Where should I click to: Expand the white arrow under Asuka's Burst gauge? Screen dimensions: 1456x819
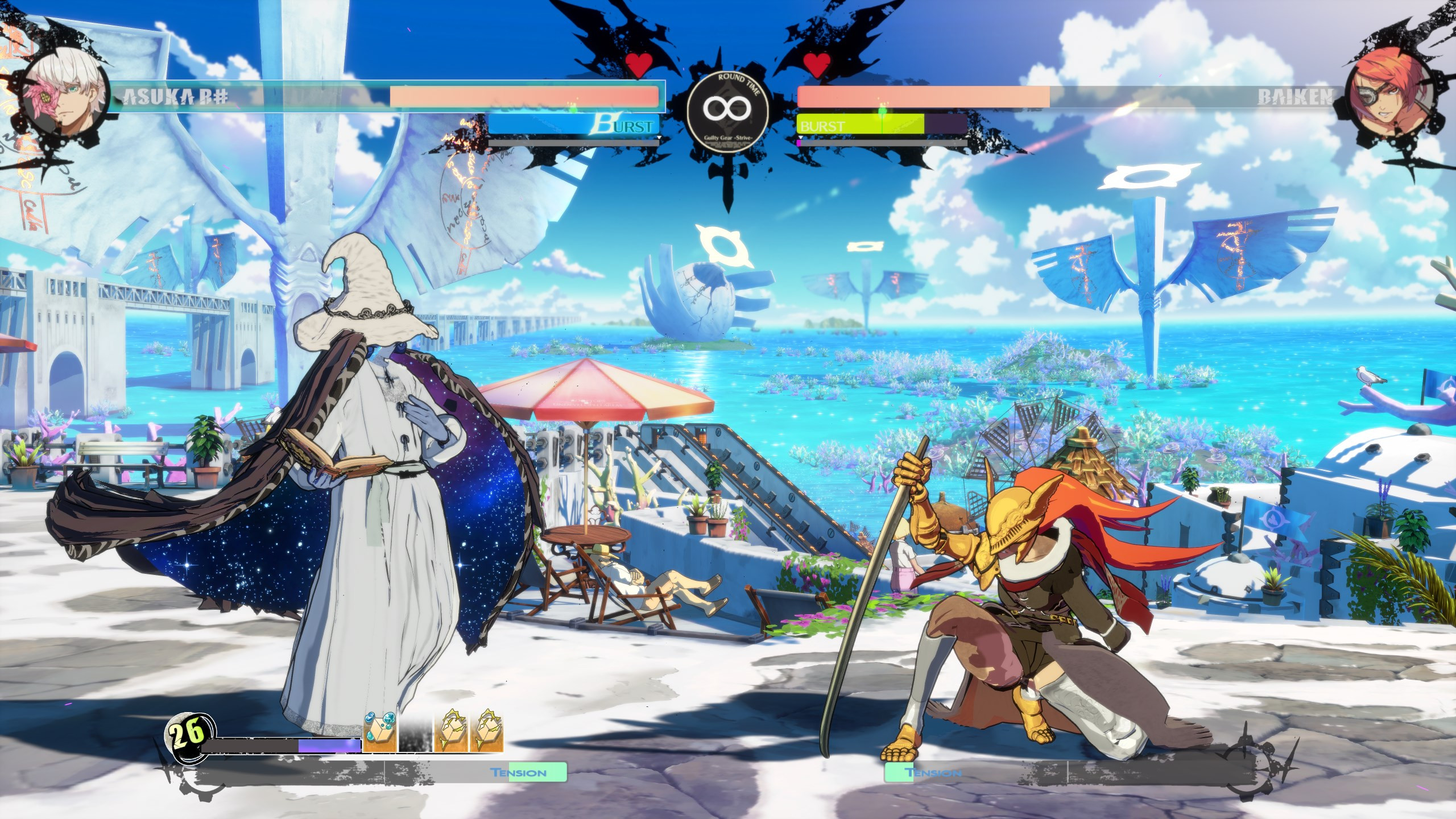[x=659, y=138]
